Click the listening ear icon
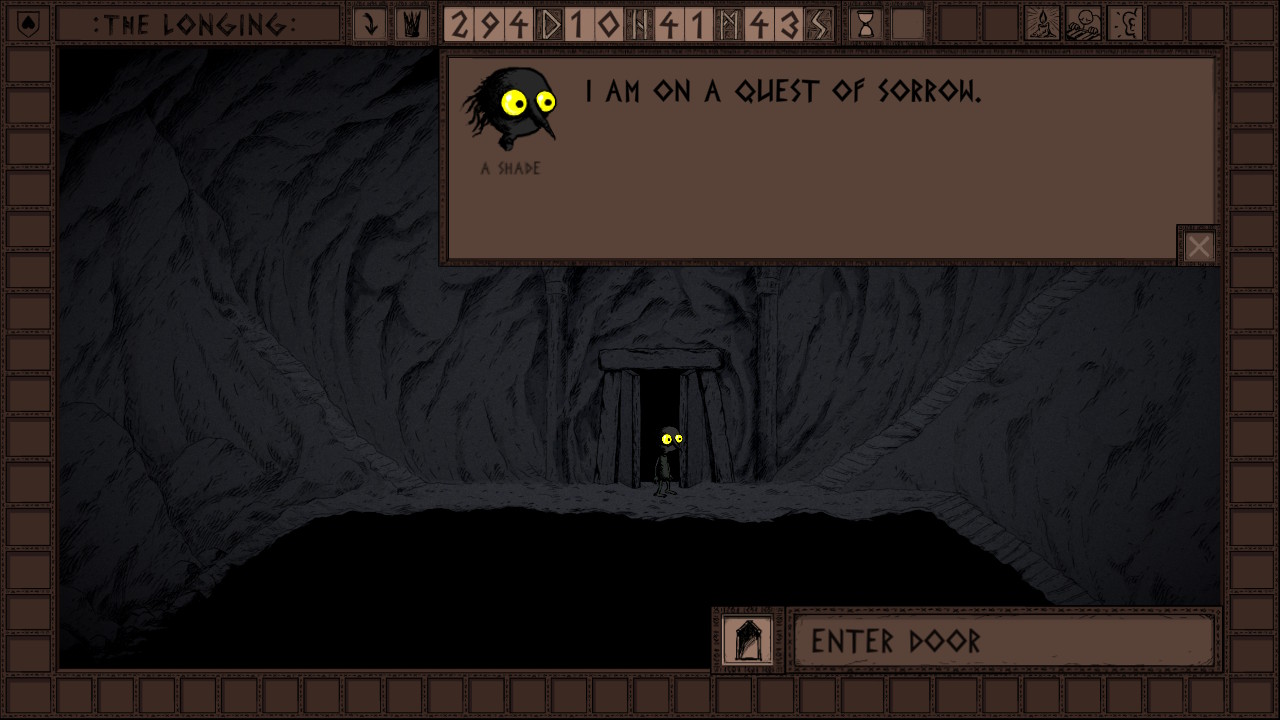 [x=1125, y=25]
